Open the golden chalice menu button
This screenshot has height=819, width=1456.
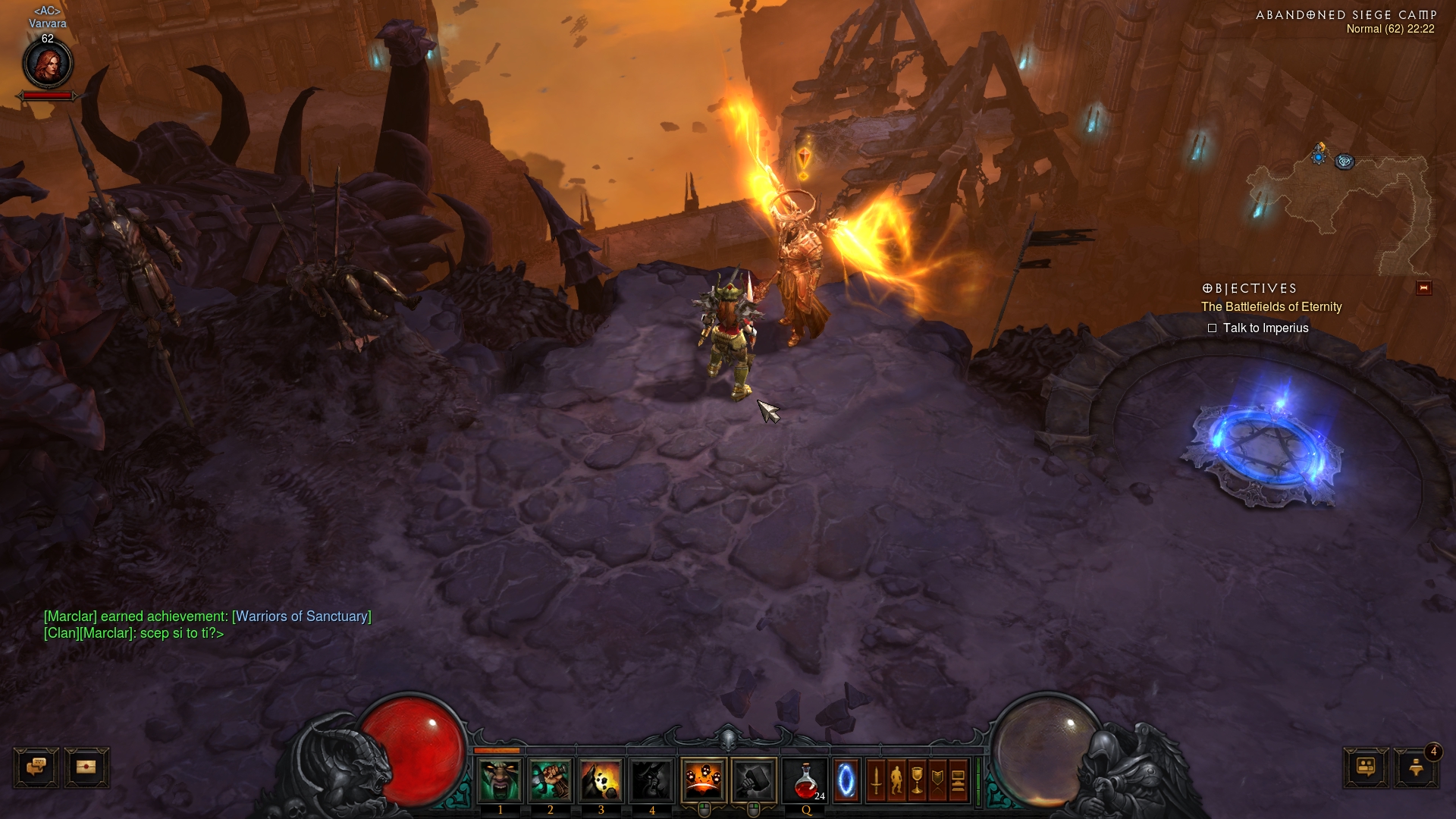pyautogui.click(x=917, y=780)
